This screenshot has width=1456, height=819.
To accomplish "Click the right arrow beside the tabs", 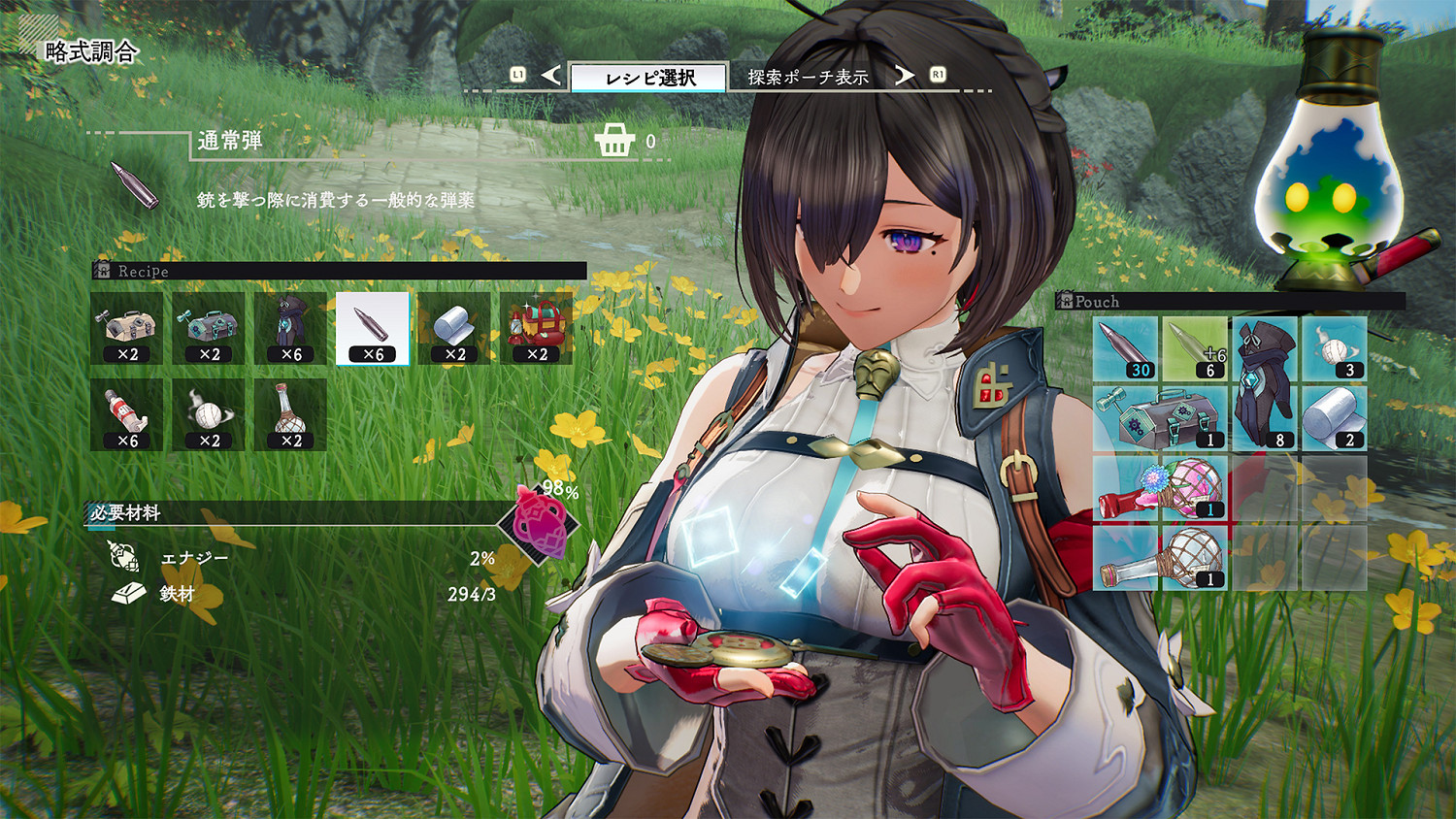I will [904, 76].
